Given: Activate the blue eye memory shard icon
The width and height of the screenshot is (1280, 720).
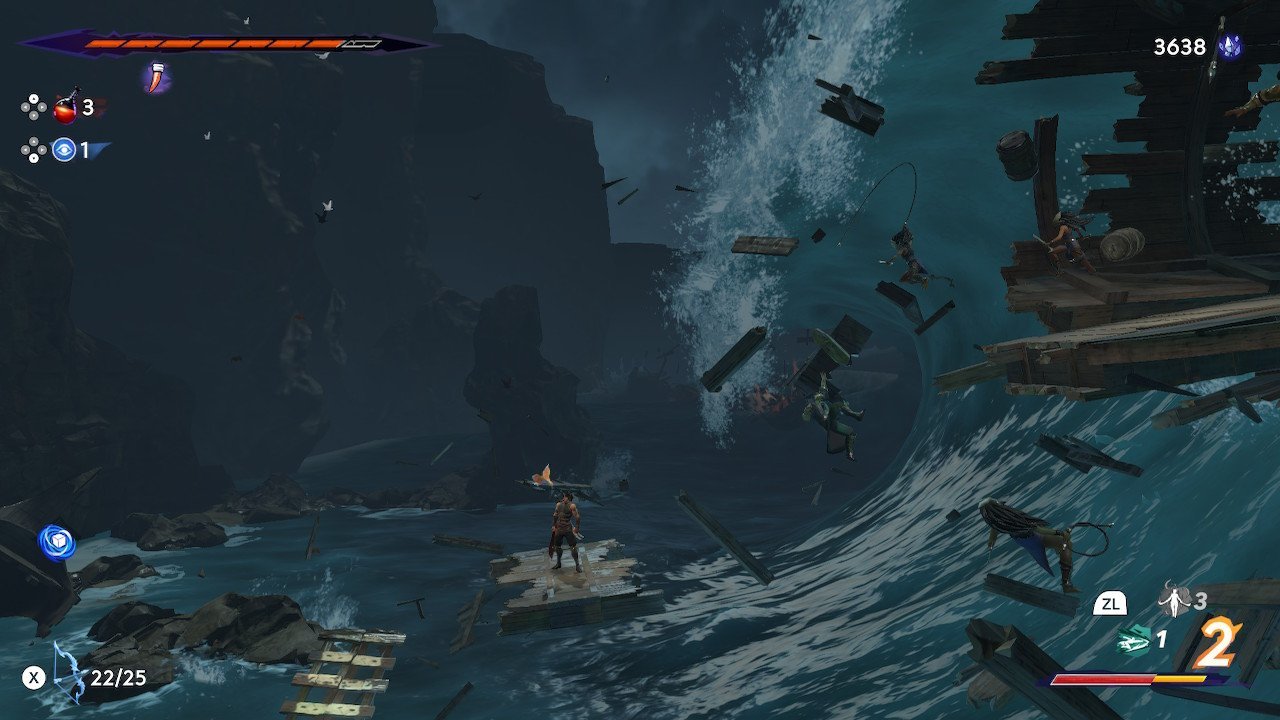Looking at the screenshot, I should coord(65,151).
